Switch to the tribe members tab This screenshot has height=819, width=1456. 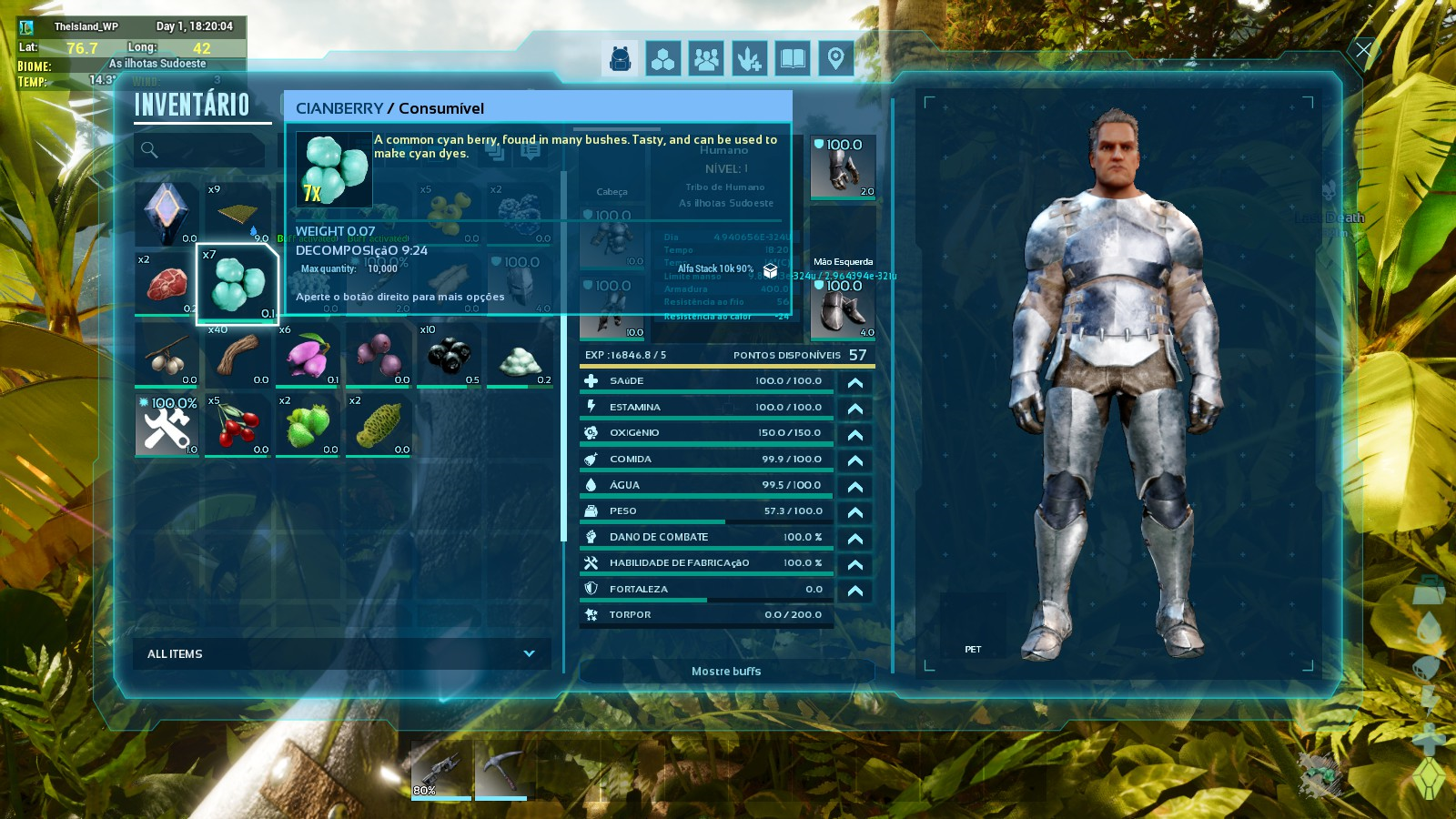706,59
